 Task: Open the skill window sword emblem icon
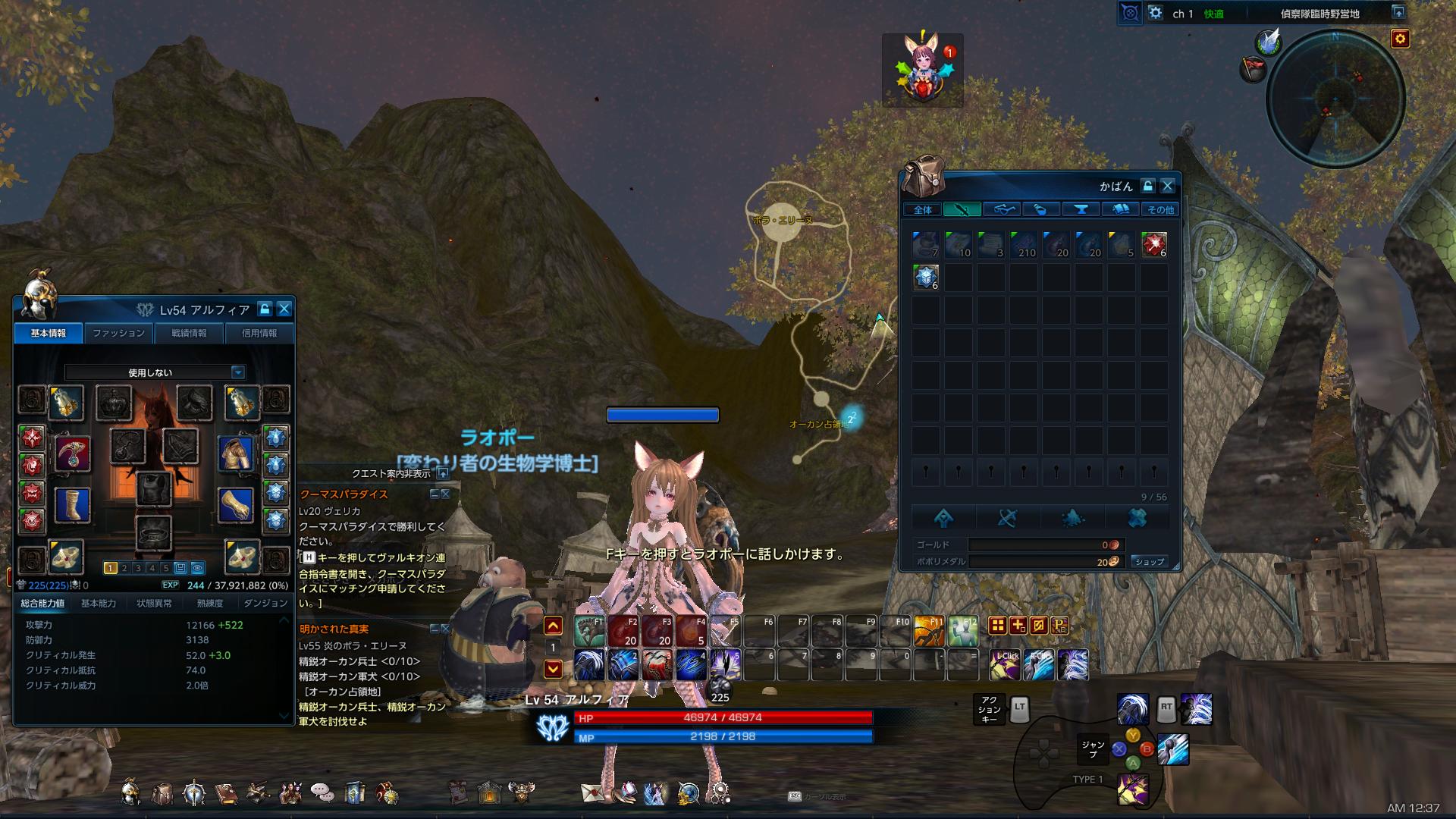tap(193, 792)
